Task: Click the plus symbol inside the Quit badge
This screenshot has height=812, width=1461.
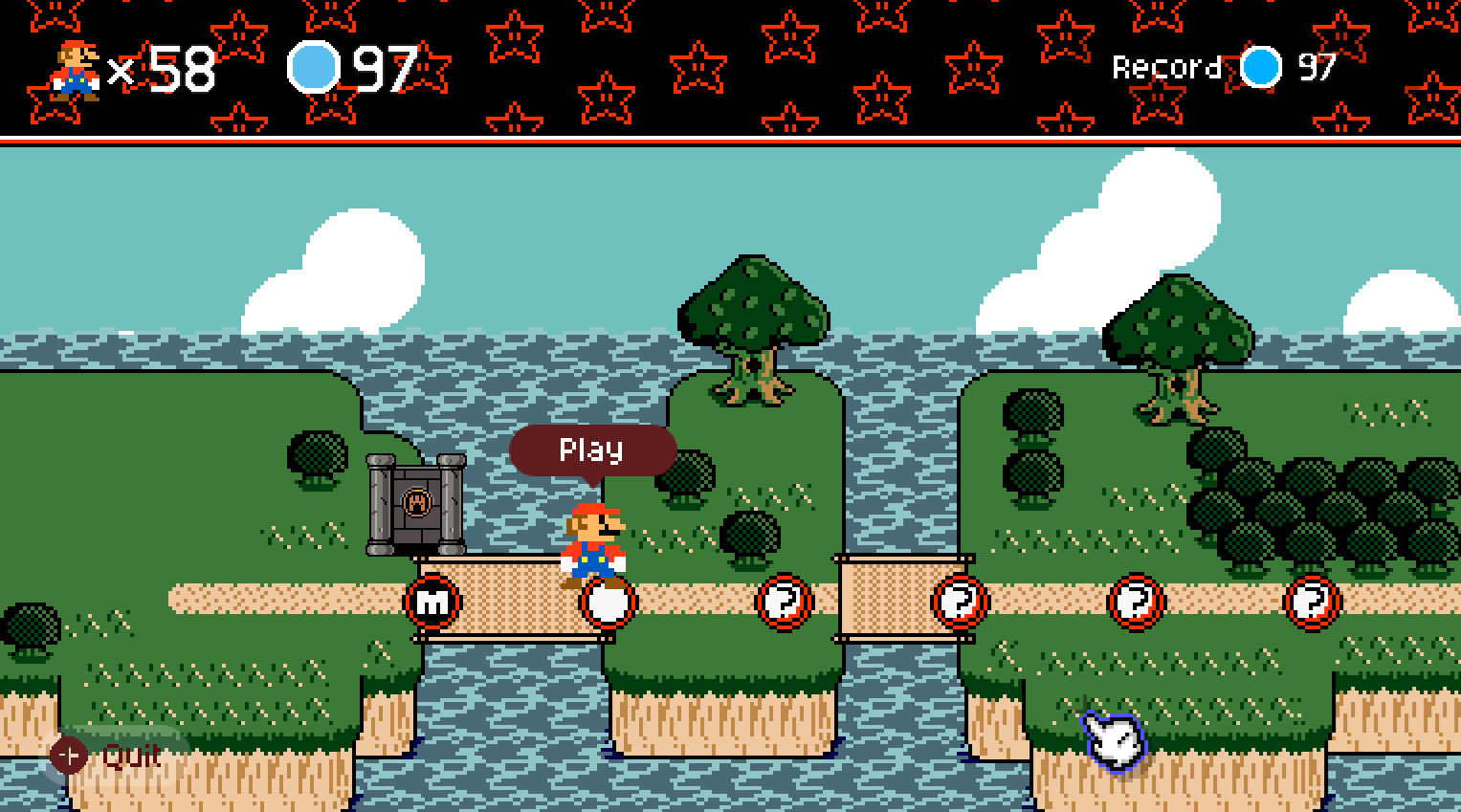Action: [x=68, y=754]
